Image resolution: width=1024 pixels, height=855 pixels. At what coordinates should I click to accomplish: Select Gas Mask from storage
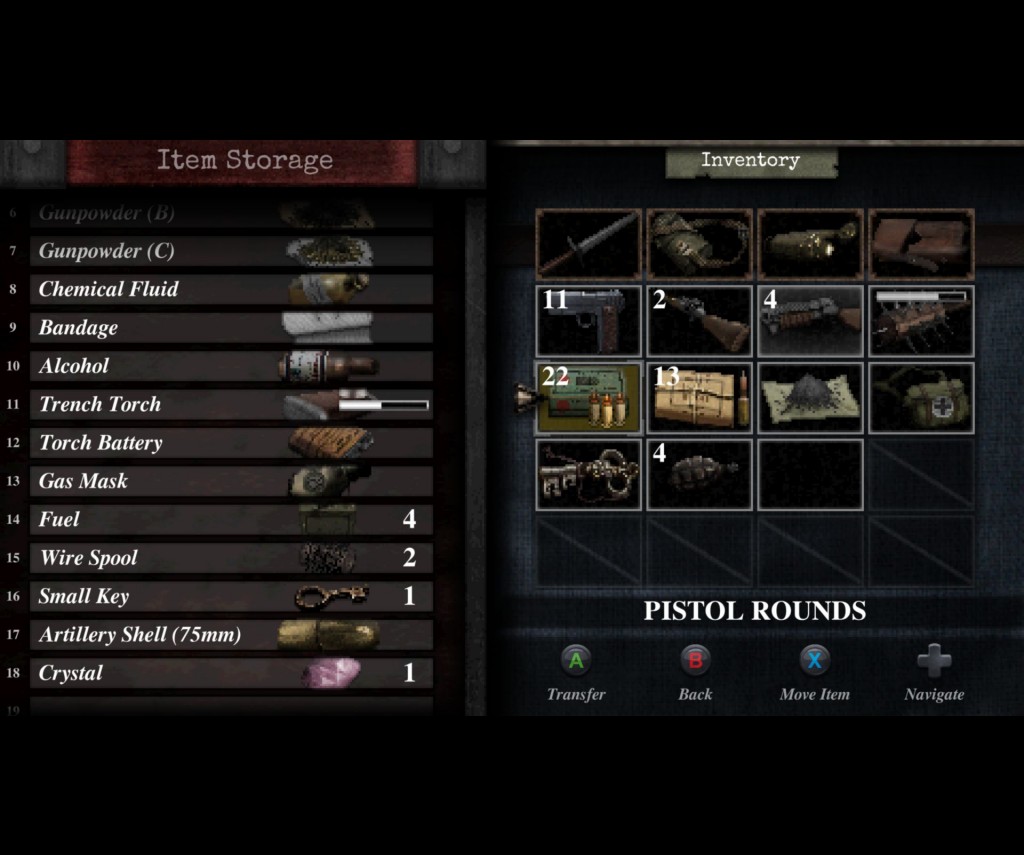(230, 481)
